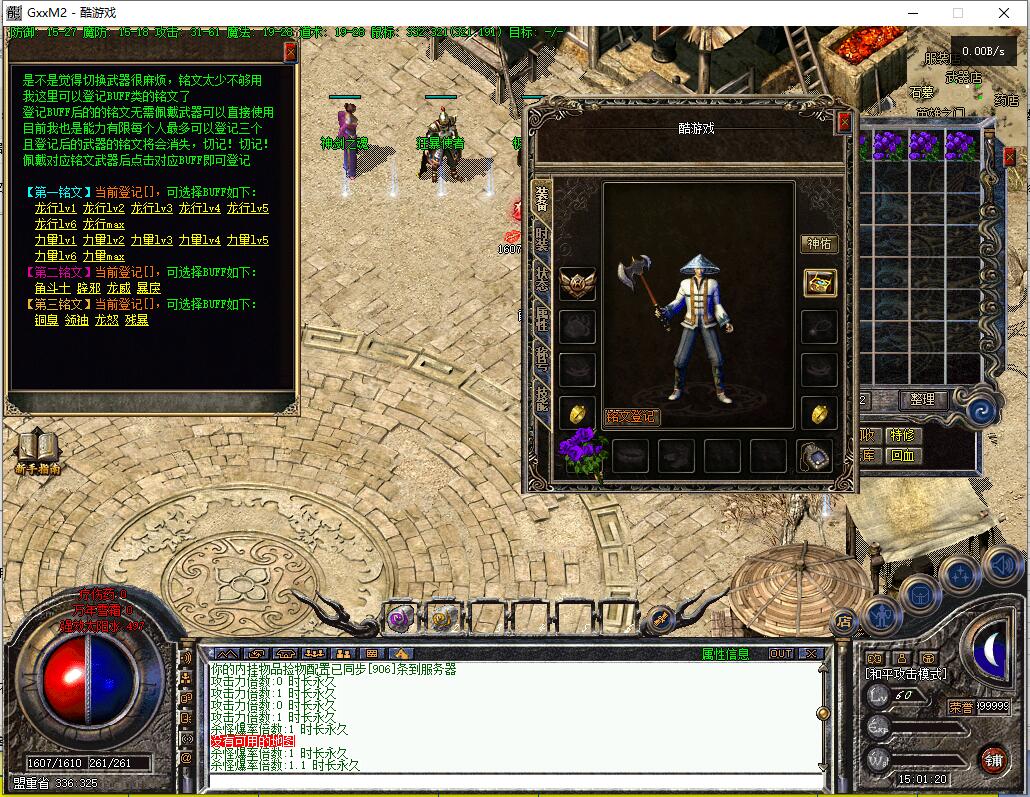
Task: Open the 新手指南 guide book
Action: [x=37, y=451]
